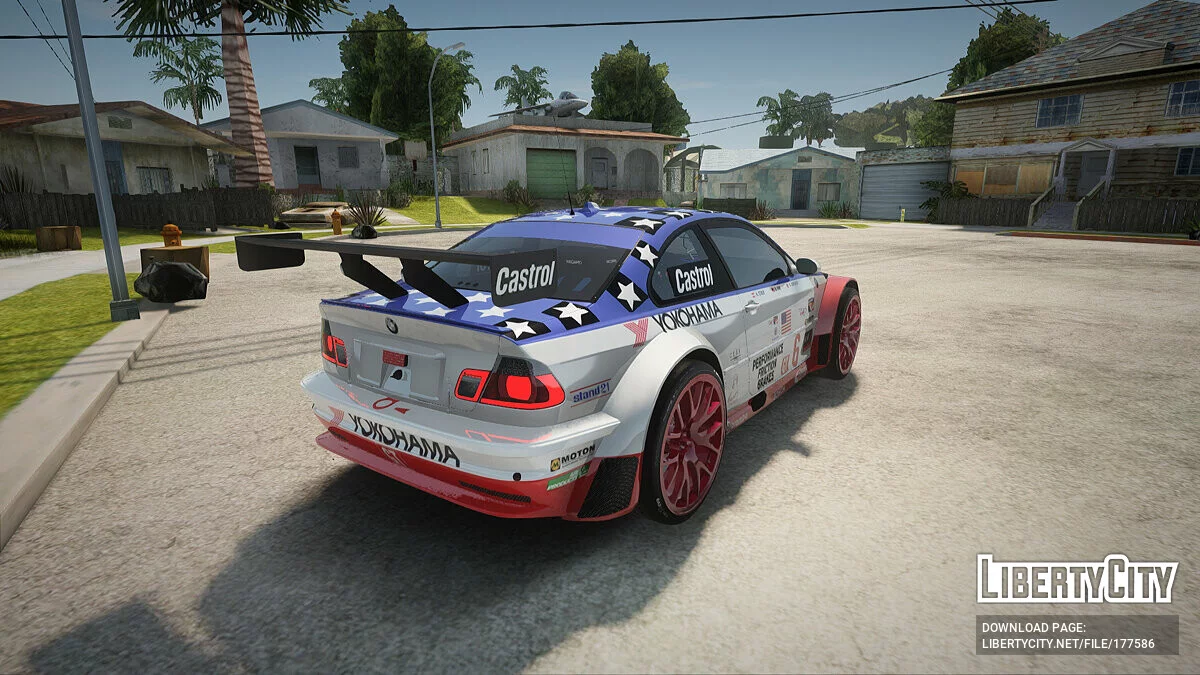Click the LibertyCity logo watermark
1200x675 pixels.
pos(1077,579)
